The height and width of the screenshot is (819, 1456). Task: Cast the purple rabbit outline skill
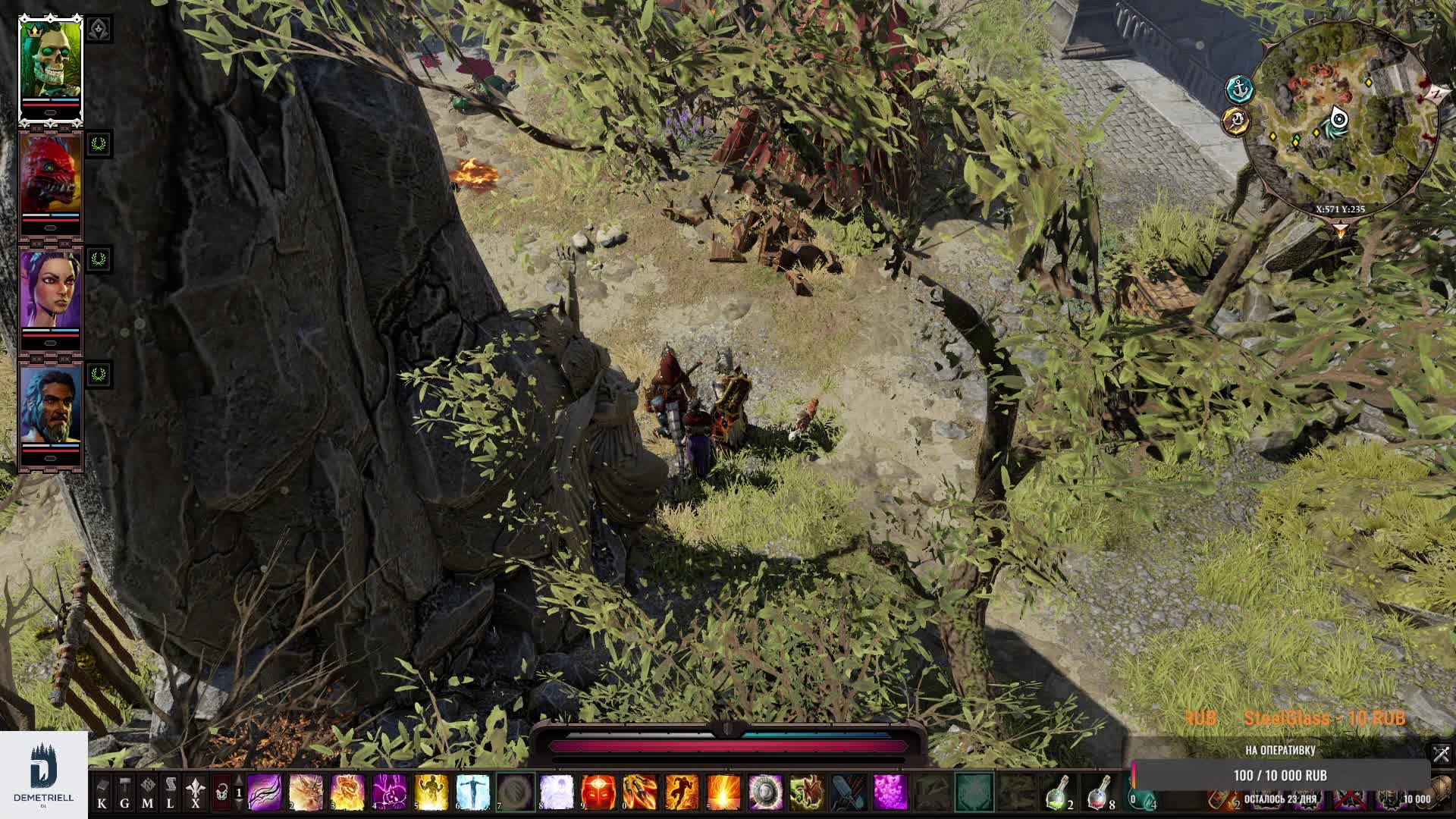[x=390, y=792]
